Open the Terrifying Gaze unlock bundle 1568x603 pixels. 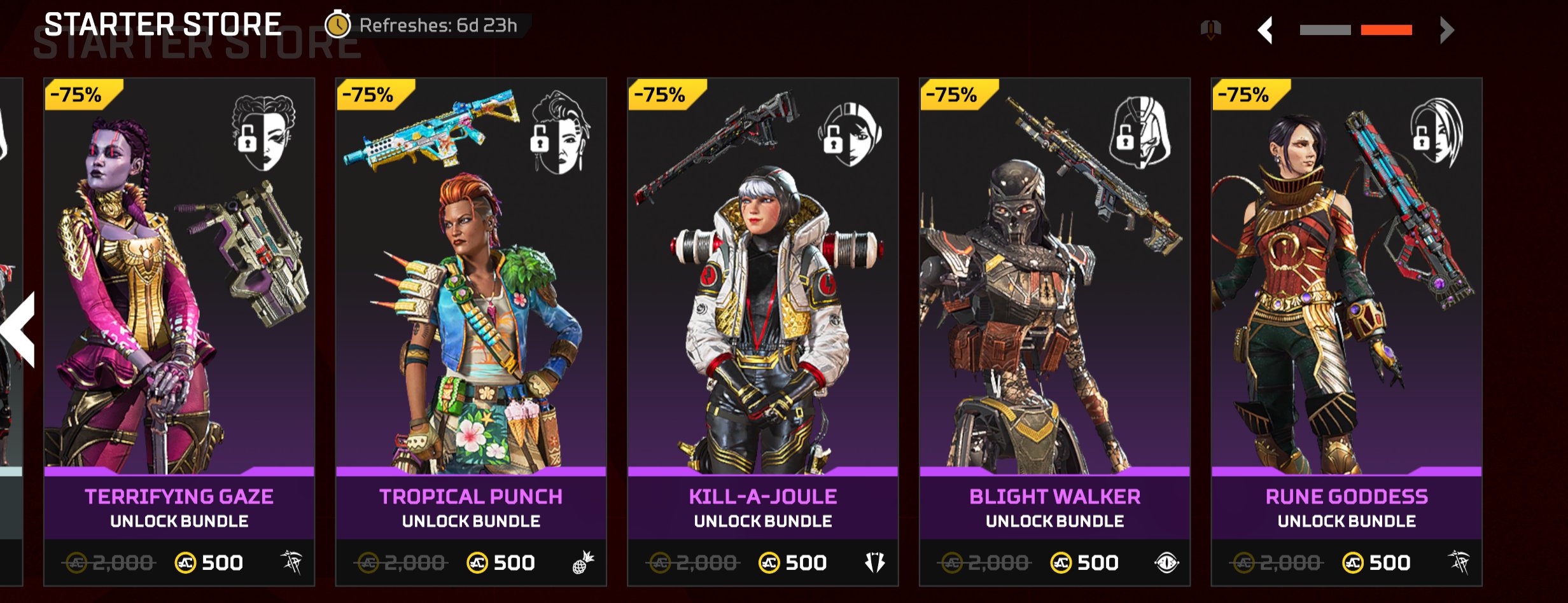coord(179,331)
